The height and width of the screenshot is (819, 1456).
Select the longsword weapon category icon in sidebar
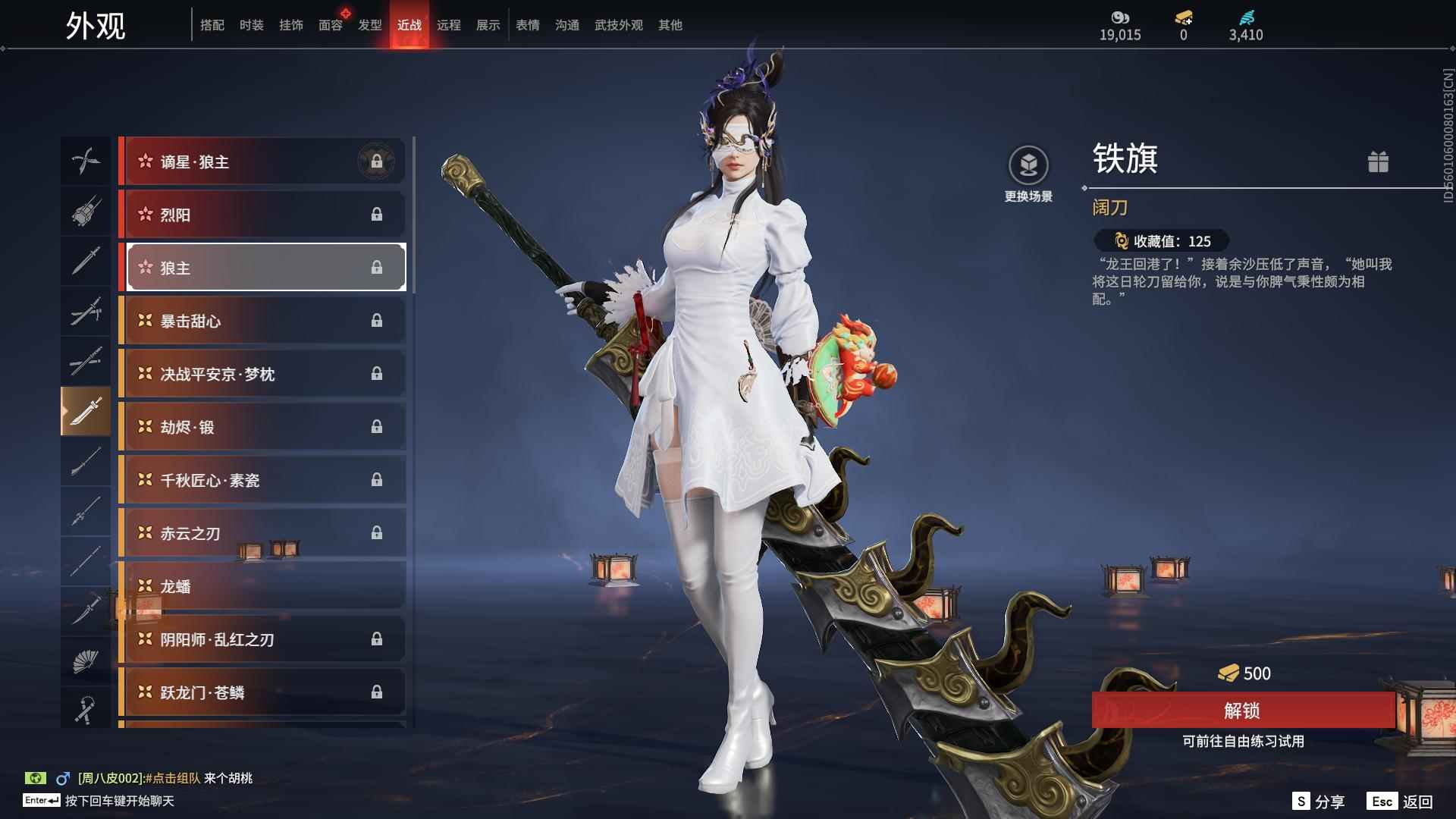coord(86,261)
